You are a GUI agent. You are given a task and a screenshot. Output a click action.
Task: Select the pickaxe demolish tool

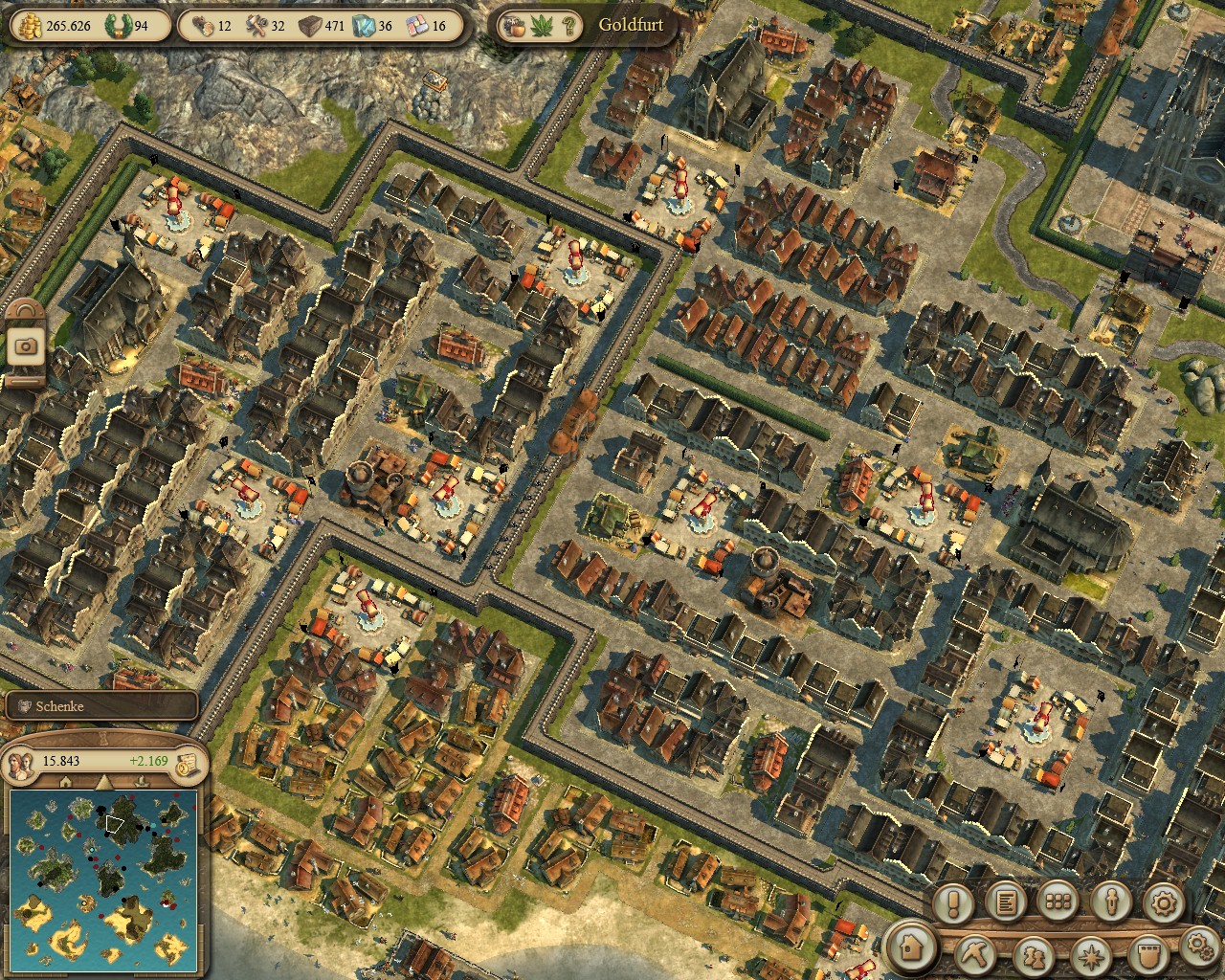pyautogui.click(x=977, y=953)
